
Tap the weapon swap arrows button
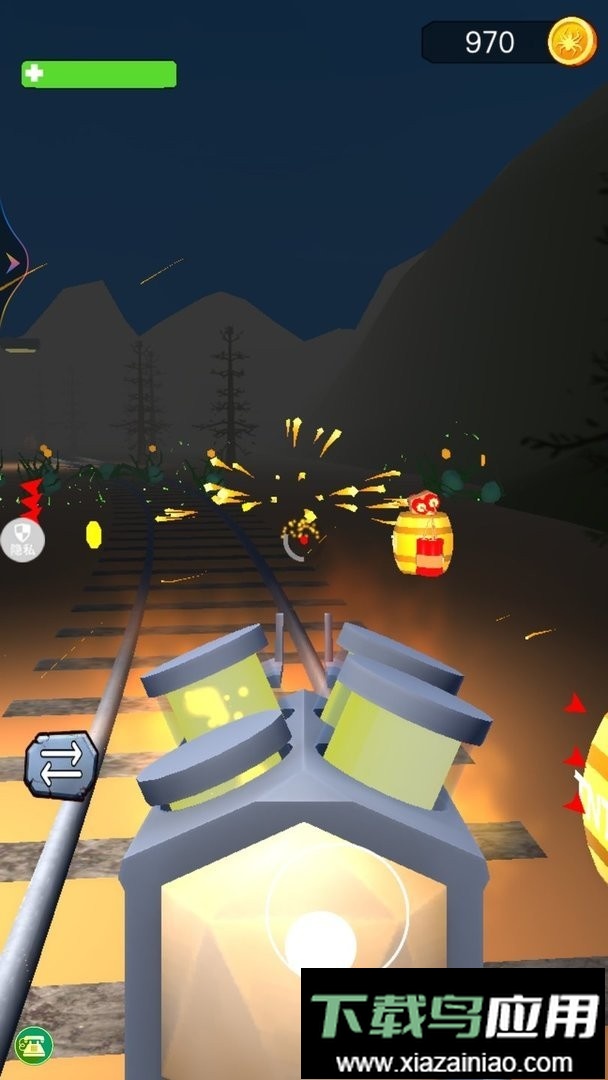coord(62,765)
